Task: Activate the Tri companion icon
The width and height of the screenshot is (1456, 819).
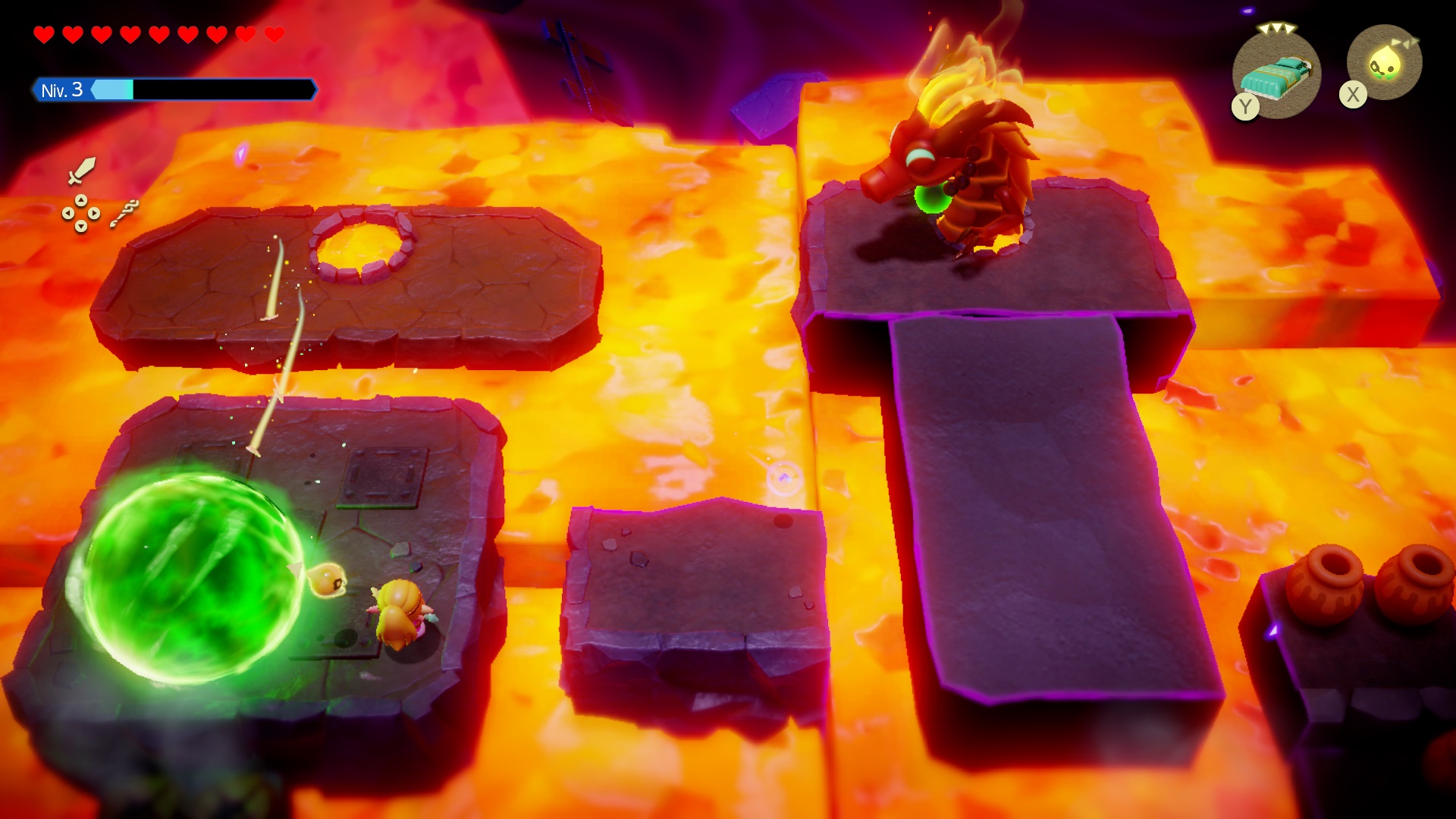Action: (x=1385, y=64)
